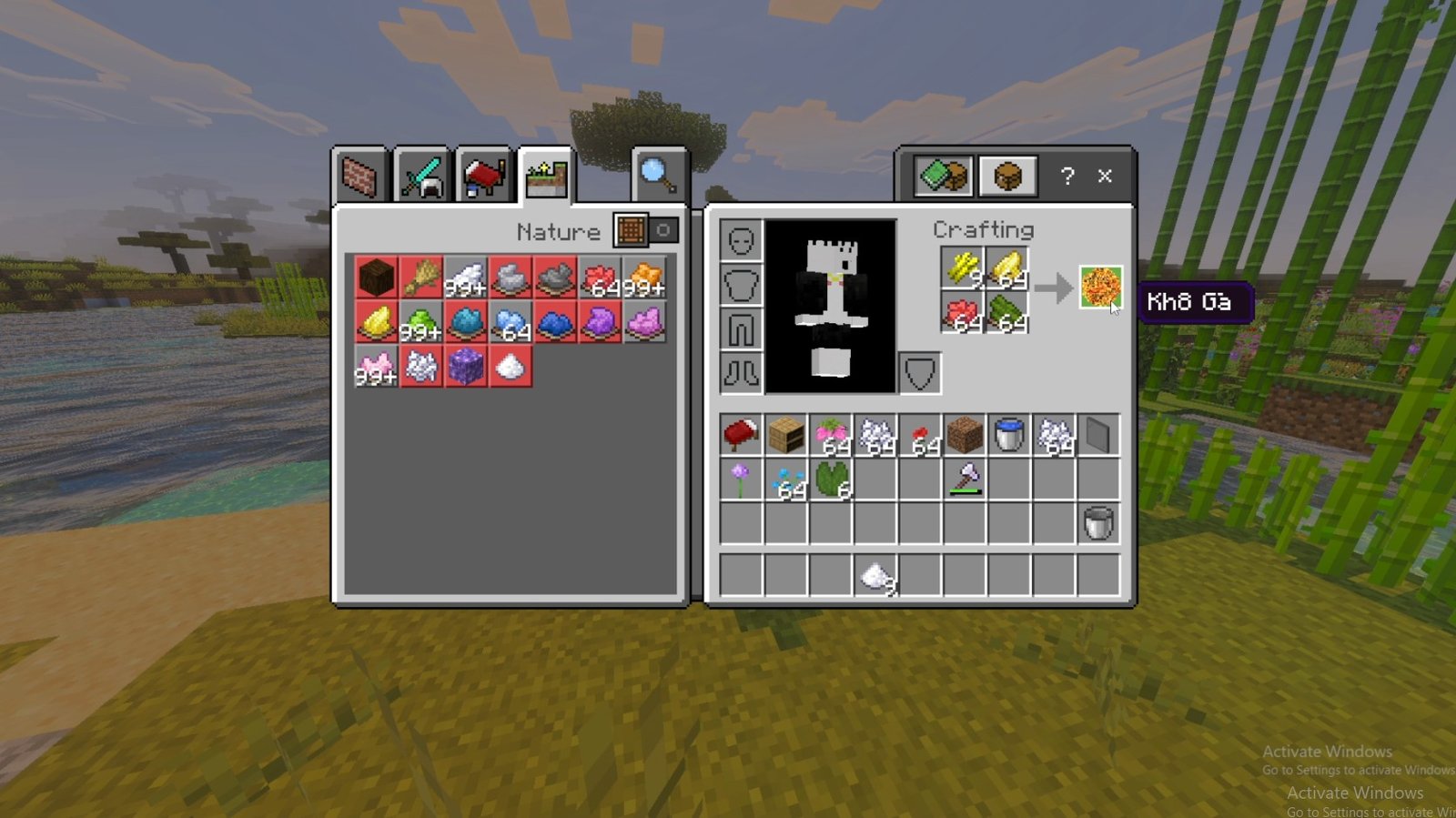1456x818 pixels.
Task: Select the Nature grass block tab
Action: [x=546, y=177]
